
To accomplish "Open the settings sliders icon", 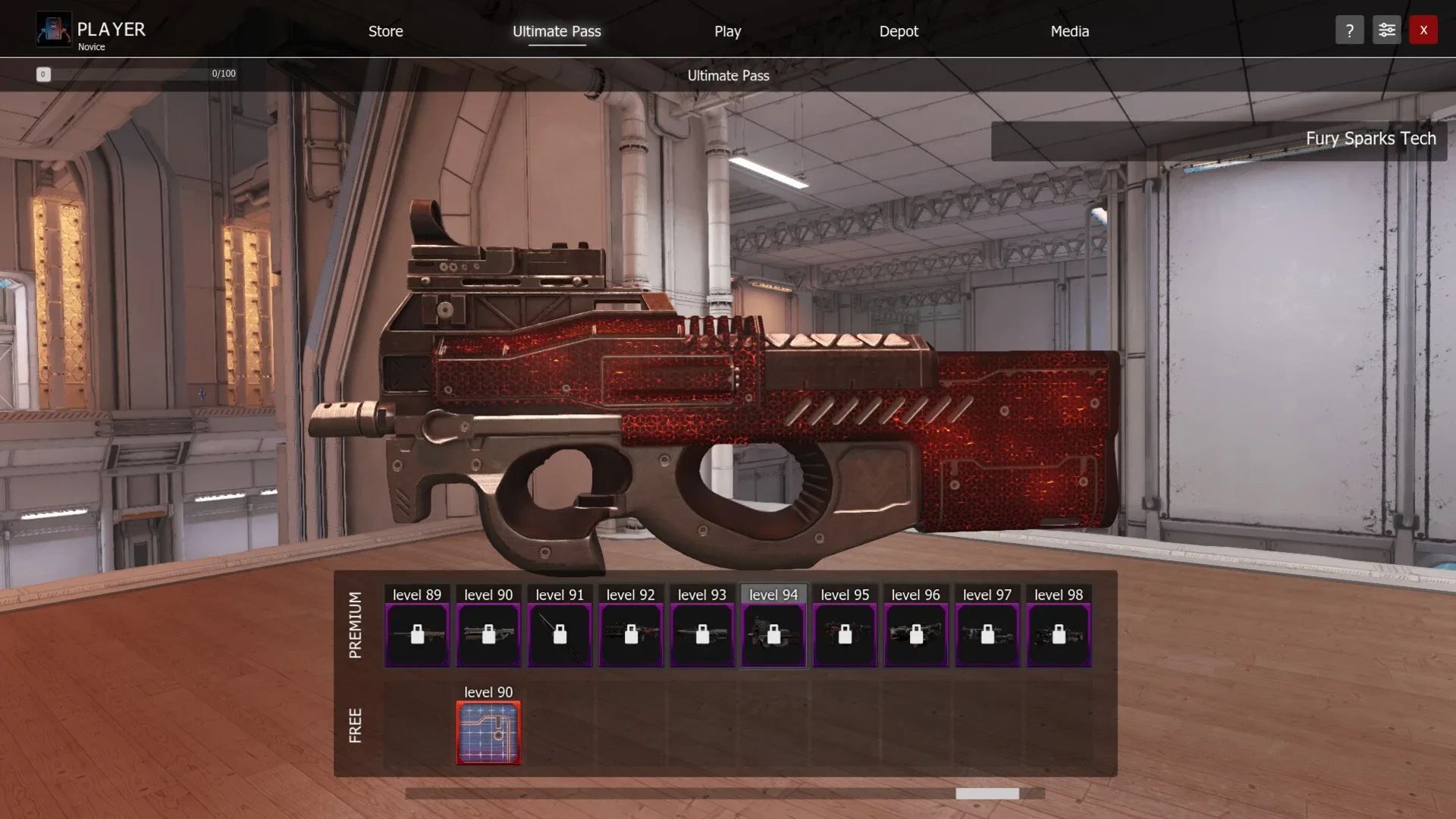I will (1387, 30).
